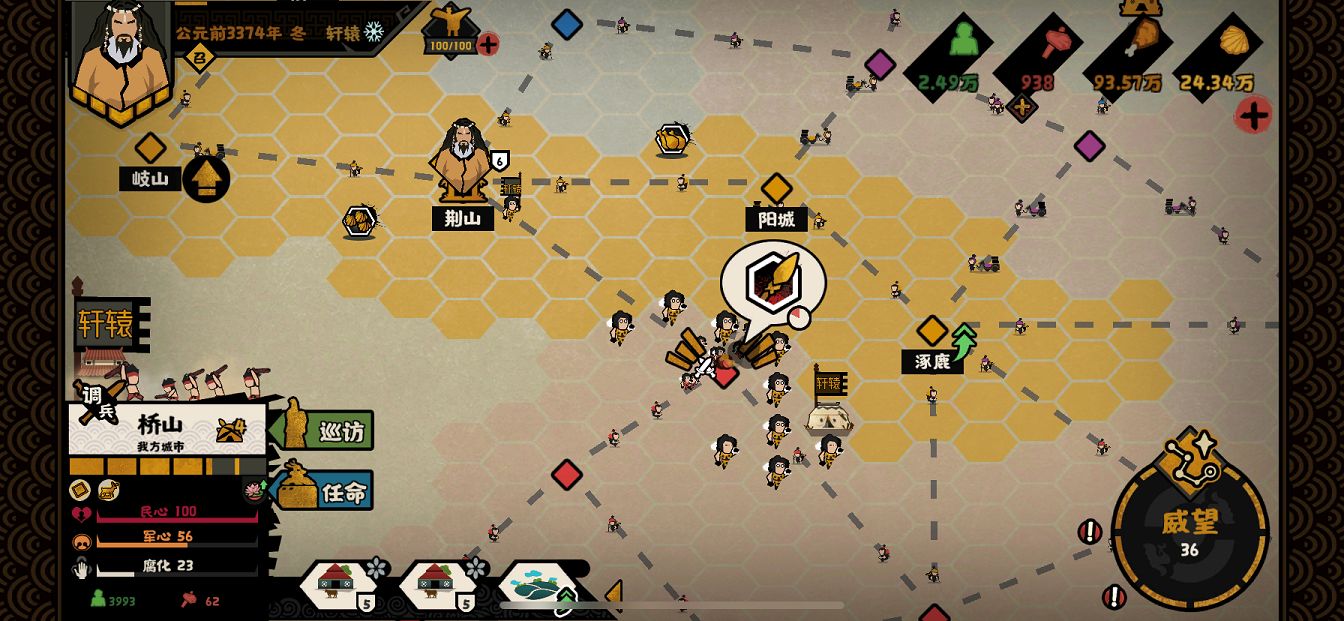Click the red plus beside the 100/100 eagle
The width and height of the screenshot is (1344, 621).
[x=488, y=44]
